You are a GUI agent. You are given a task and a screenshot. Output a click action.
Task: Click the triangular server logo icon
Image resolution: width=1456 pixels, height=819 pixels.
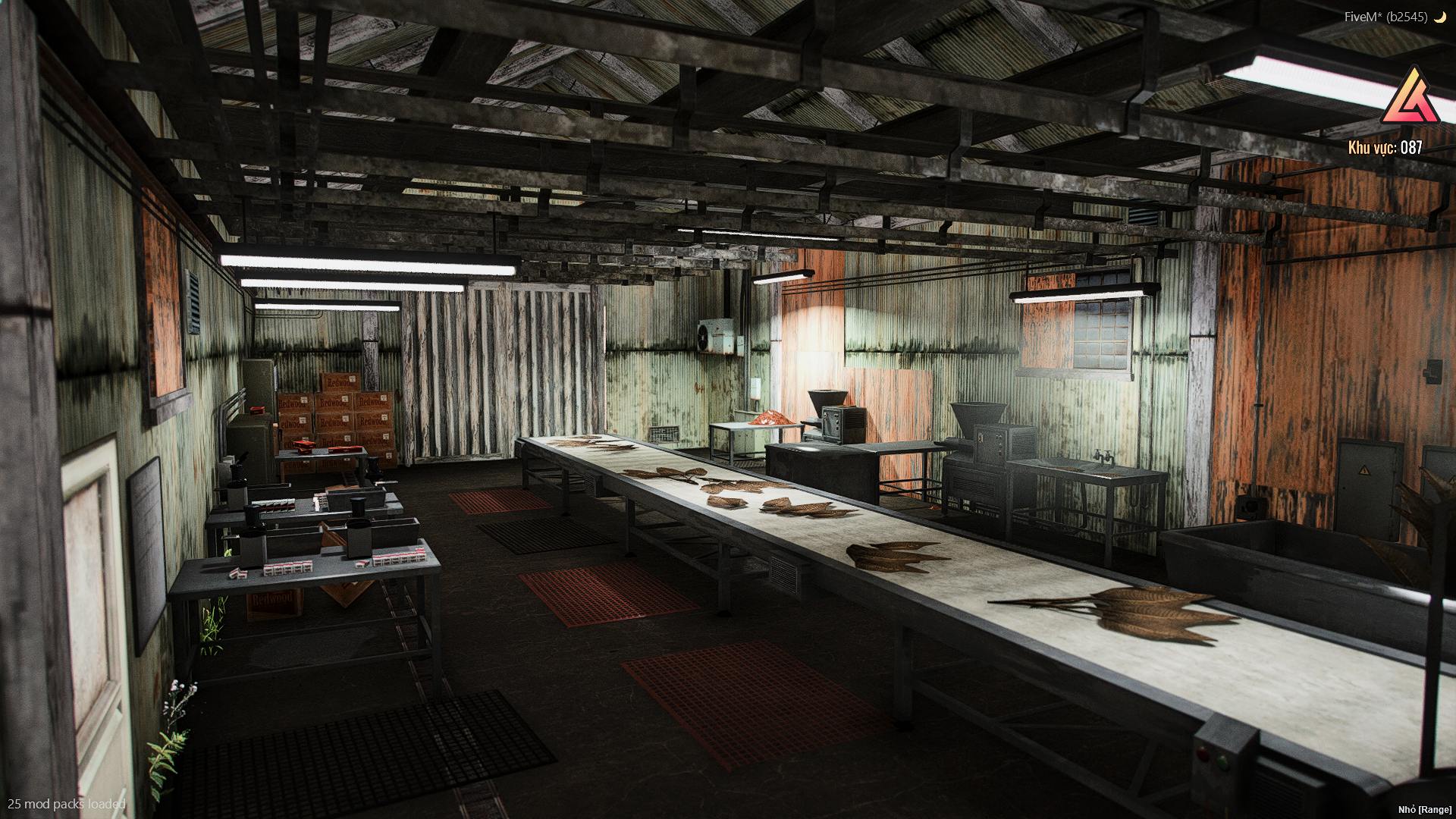pos(1410,99)
